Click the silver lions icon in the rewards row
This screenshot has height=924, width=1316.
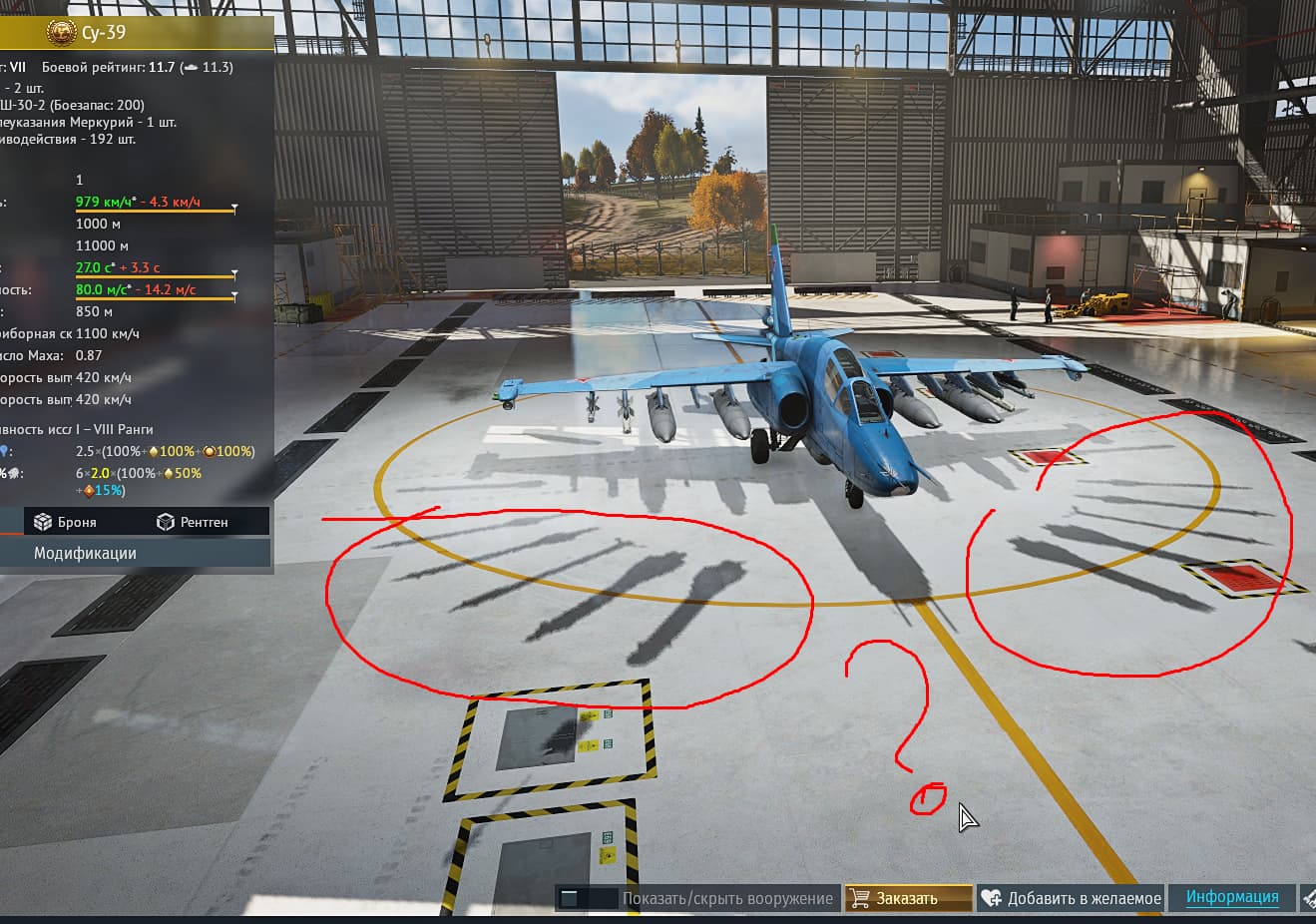[x=14, y=473]
